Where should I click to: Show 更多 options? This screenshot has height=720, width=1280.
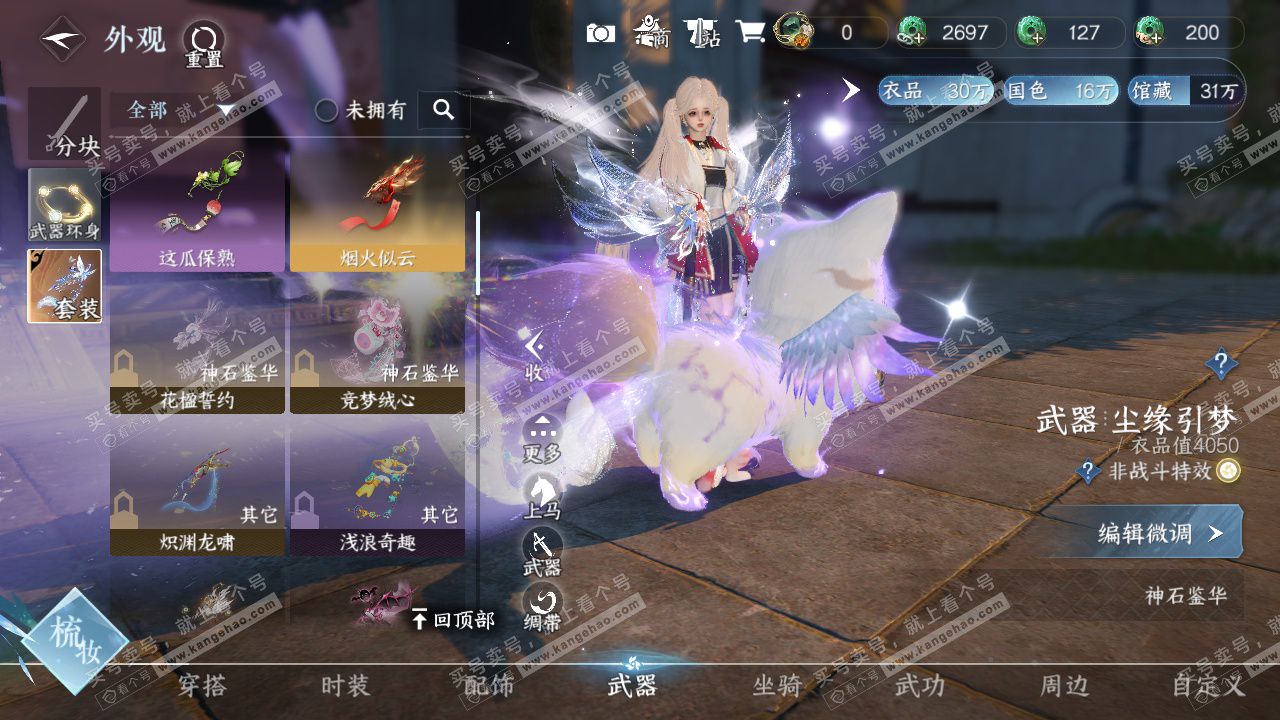[542, 437]
